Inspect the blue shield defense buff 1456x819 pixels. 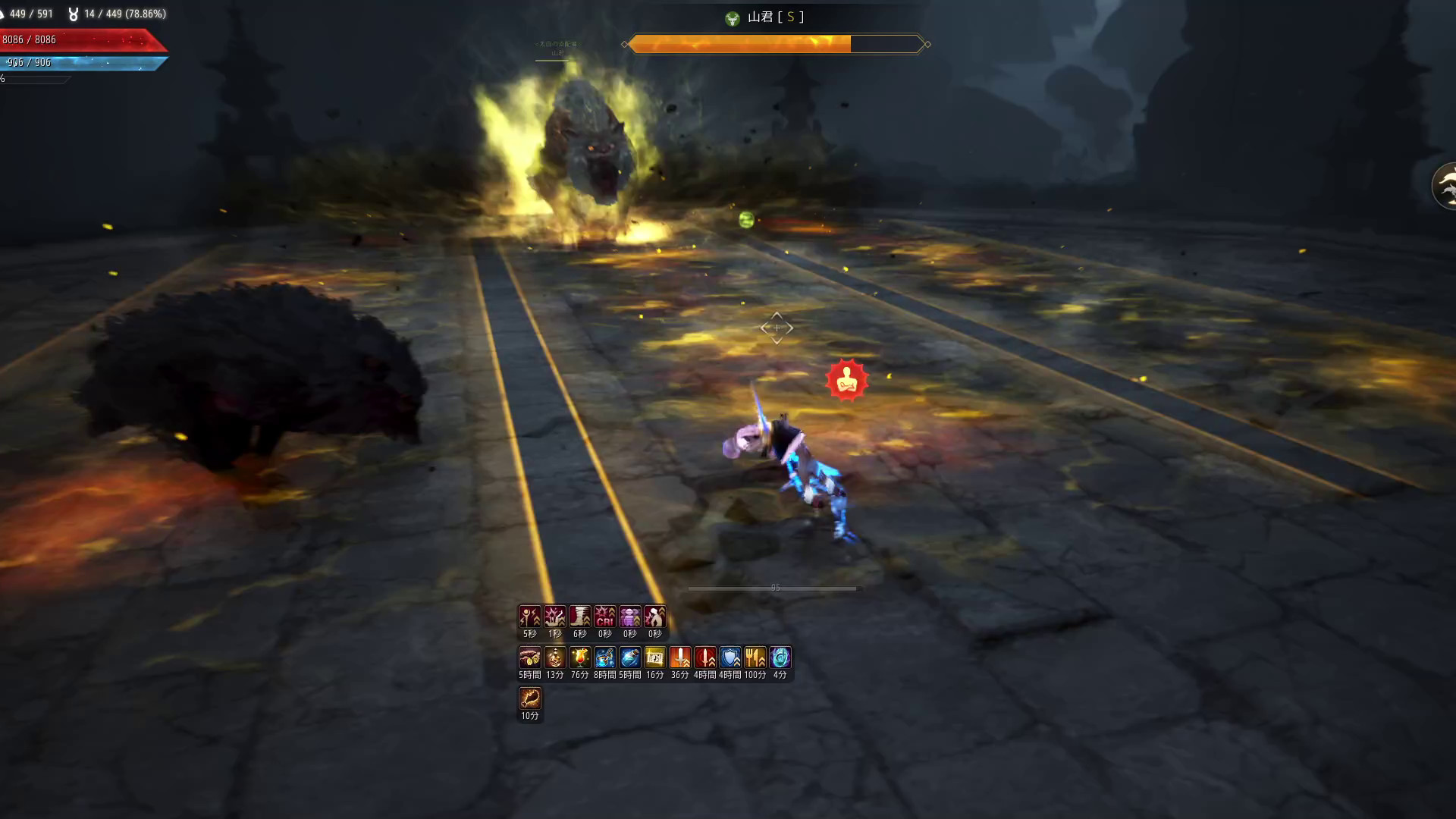[x=730, y=657]
